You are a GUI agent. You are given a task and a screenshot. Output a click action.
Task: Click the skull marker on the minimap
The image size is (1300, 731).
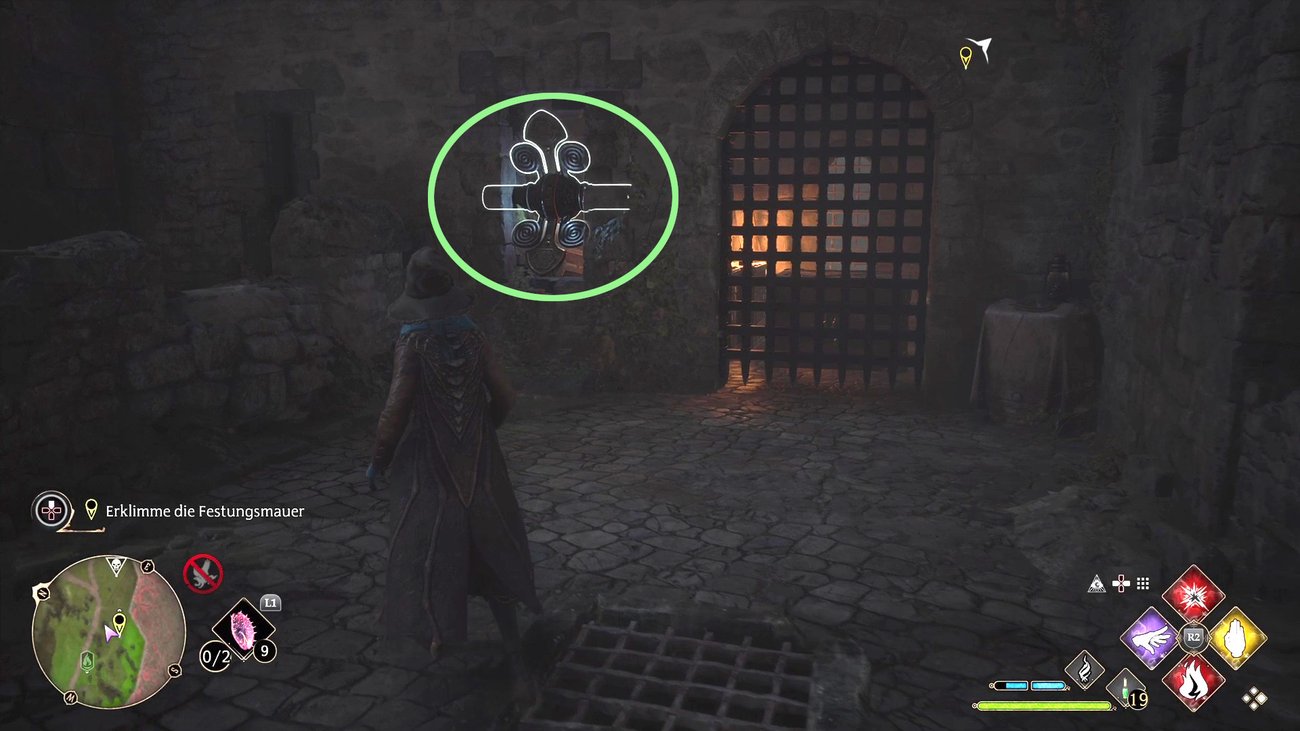[115, 568]
